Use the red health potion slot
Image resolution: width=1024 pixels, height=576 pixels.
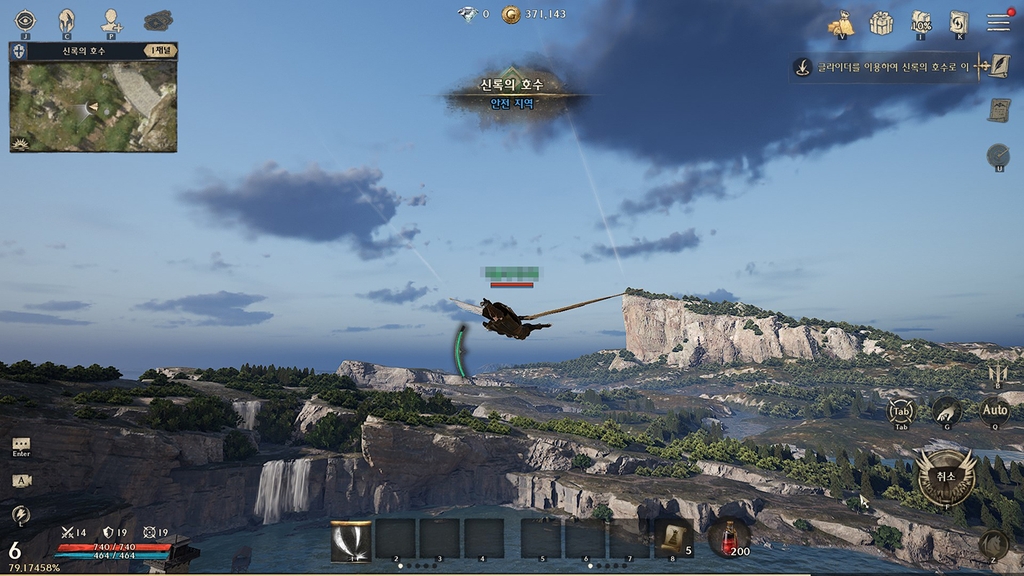tap(729, 538)
